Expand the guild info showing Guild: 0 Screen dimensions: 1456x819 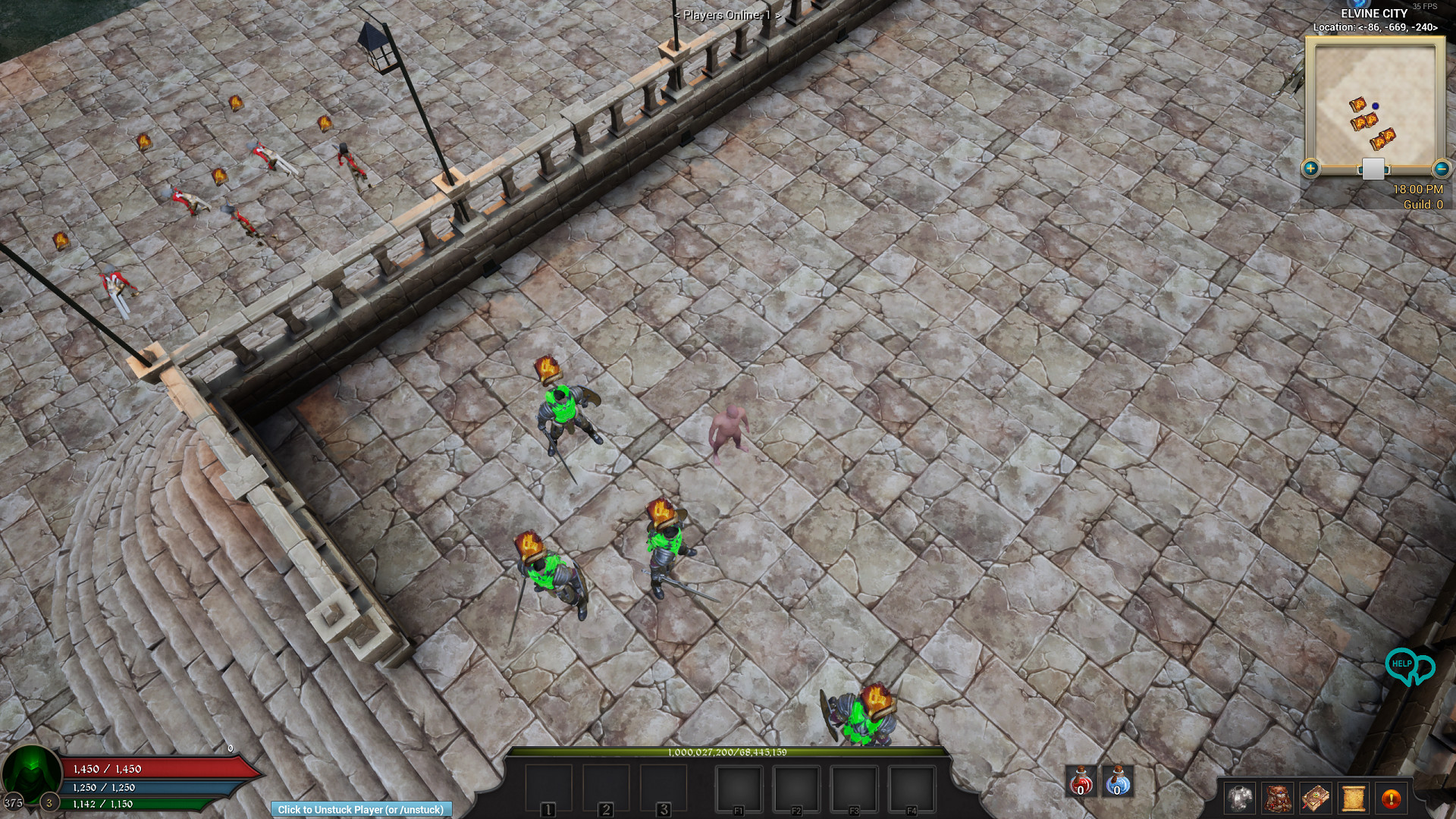click(x=1423, y=204)
